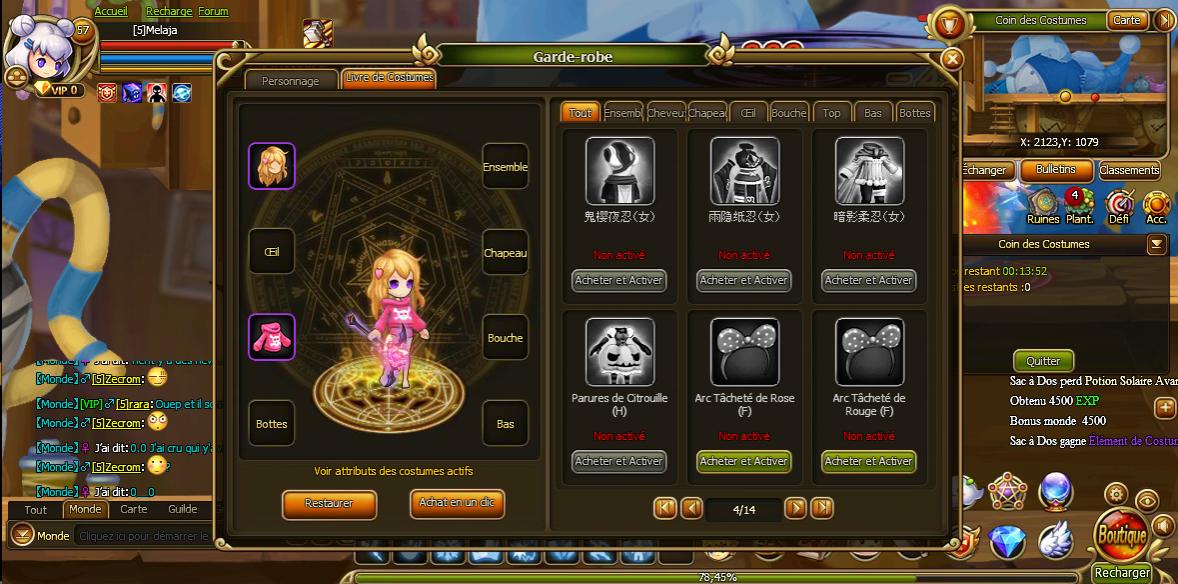Switch to the Personnage tab

290,80
